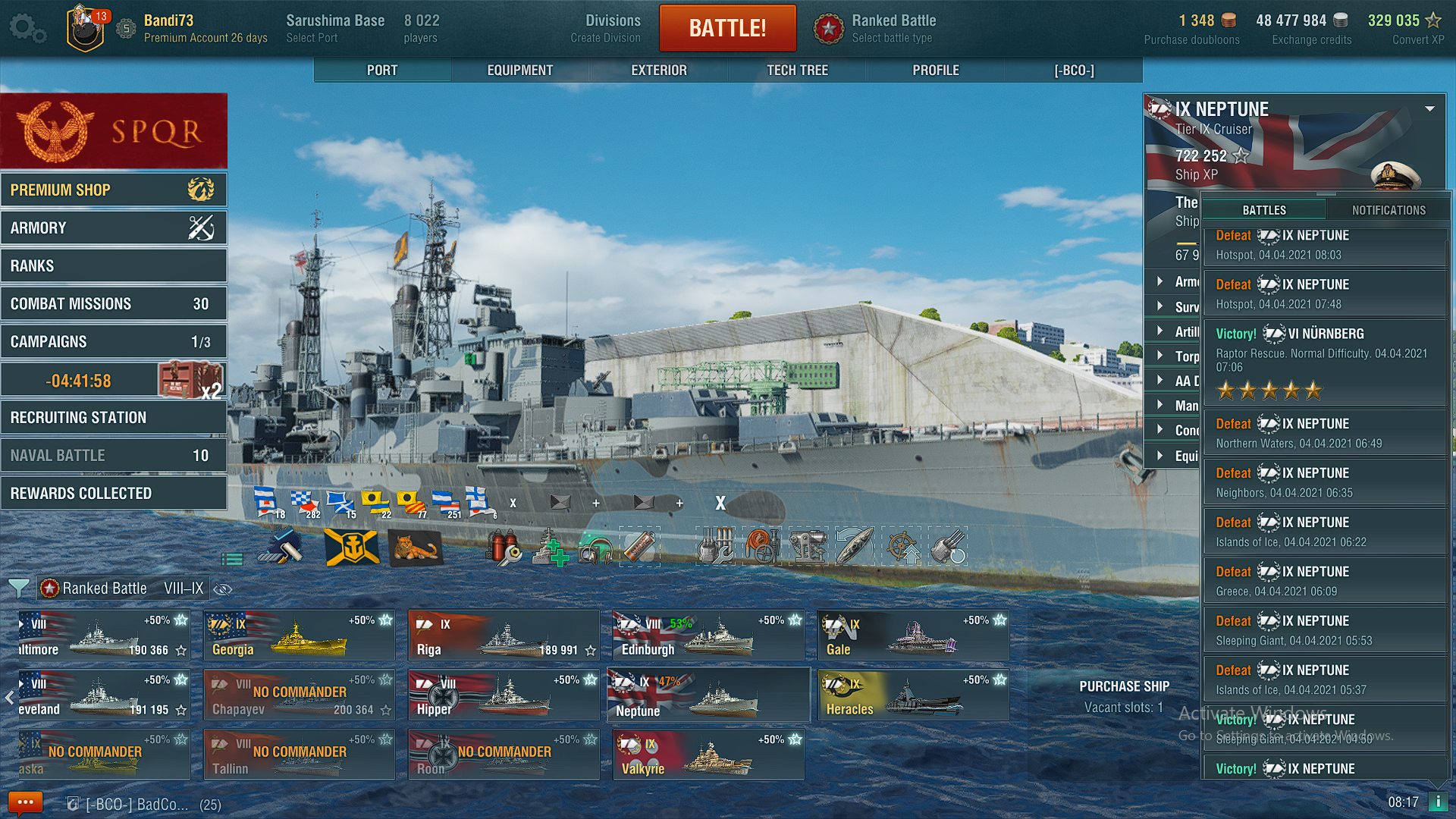Click Purchase Ship vacant slot
Screen dimensions: 1456x819
coord(1124,696)
